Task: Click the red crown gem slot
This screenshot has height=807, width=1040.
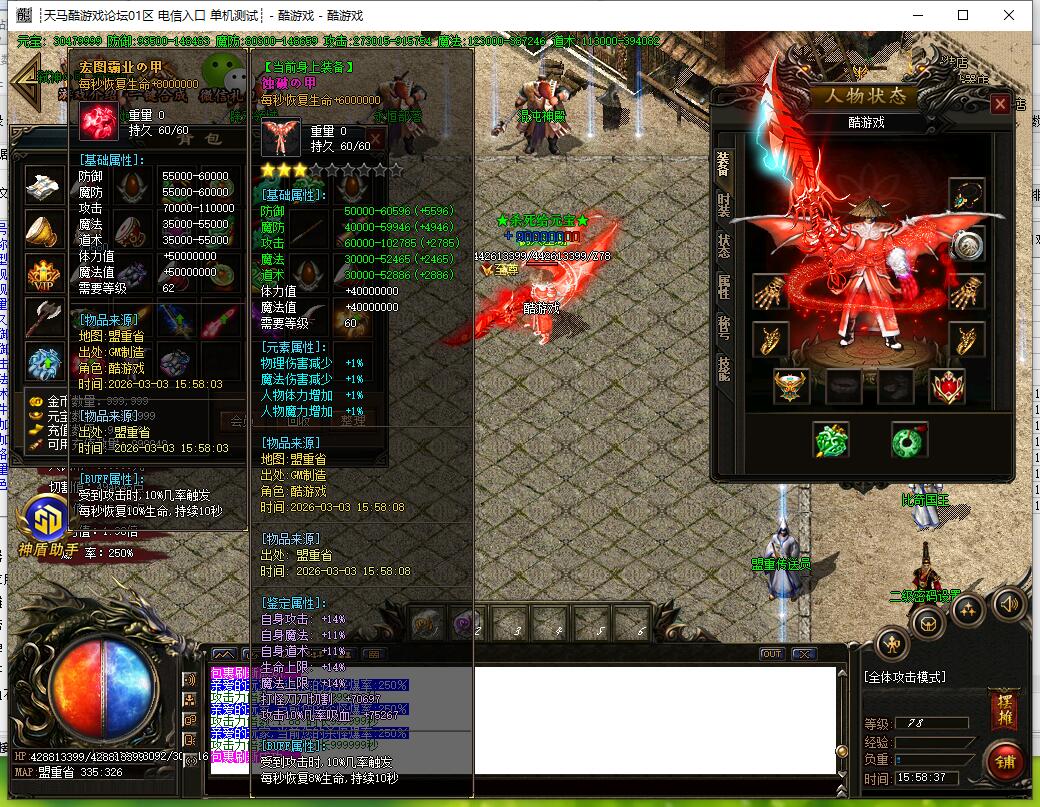Action: 947,386
